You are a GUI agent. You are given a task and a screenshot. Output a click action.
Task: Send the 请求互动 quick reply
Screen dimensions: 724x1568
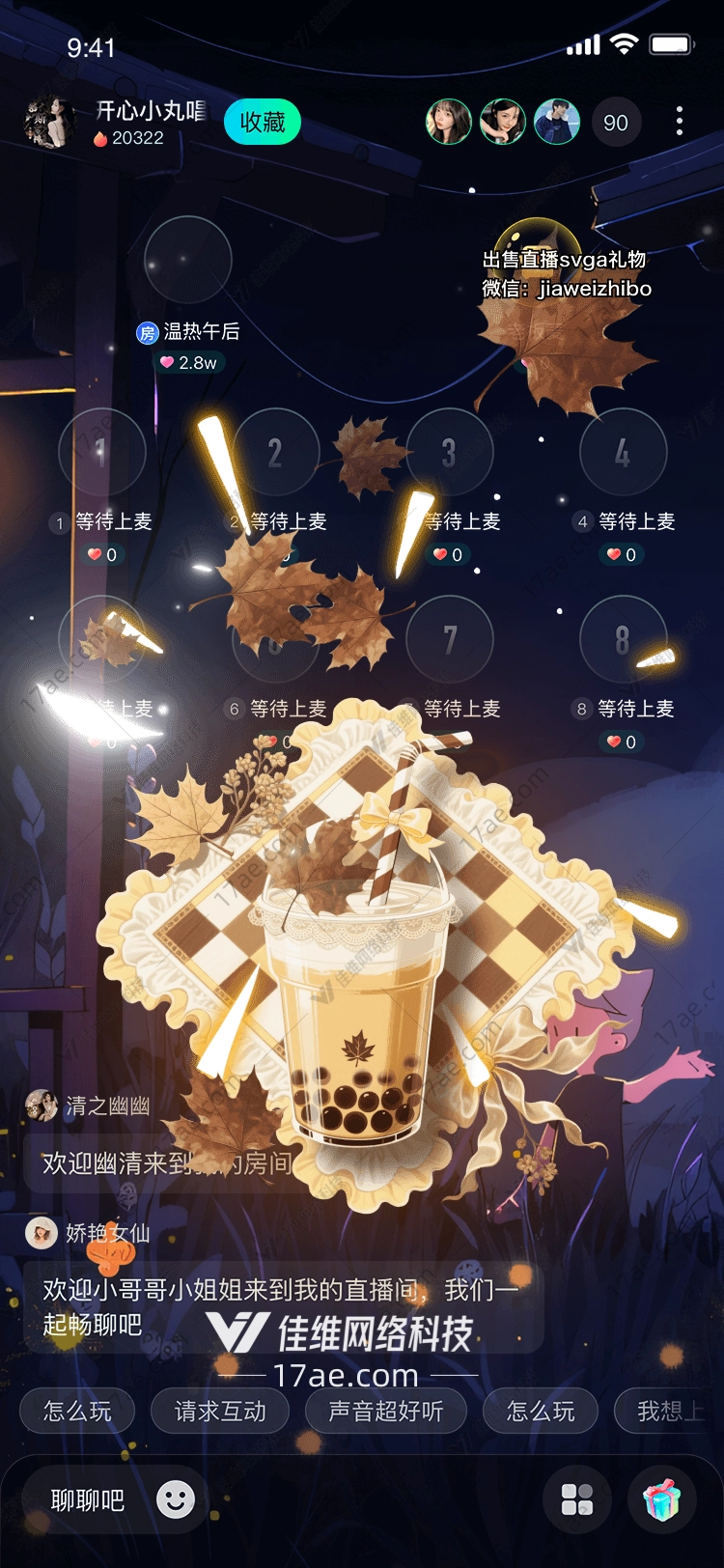pyautogui.click(x=220, y=1412)
